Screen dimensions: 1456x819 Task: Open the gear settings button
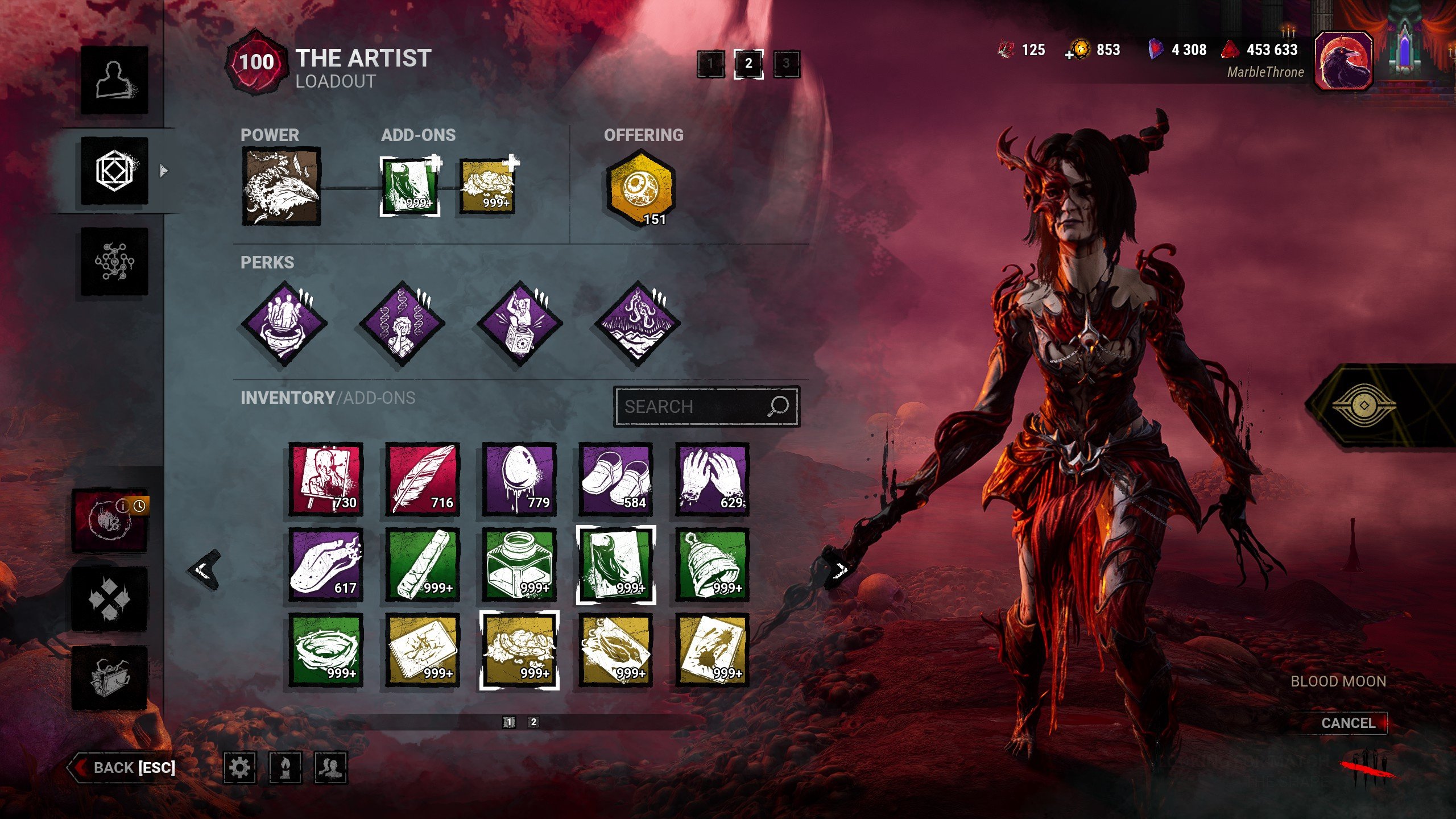pos(239,768)
